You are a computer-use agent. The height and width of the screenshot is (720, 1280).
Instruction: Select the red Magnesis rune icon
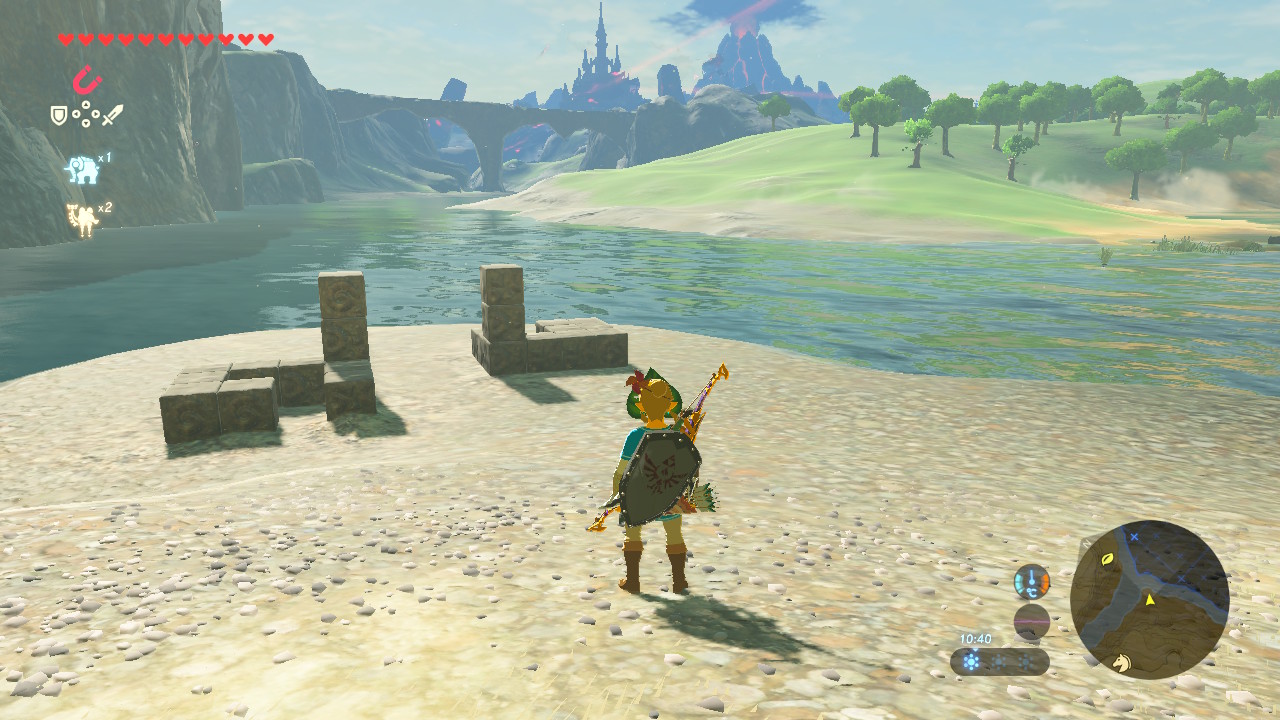click(87, 79)
